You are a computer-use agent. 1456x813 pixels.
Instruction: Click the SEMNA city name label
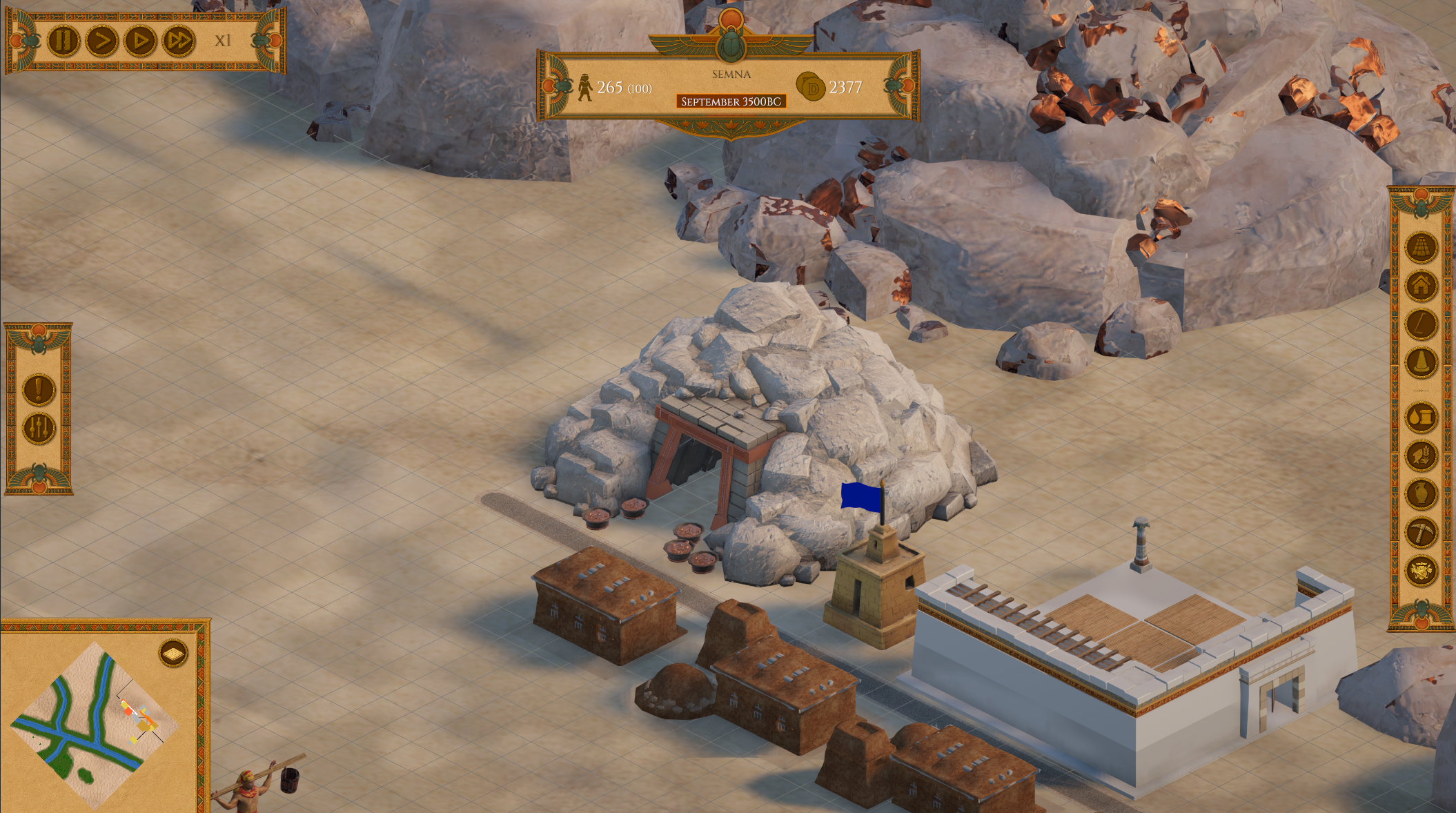point(731,74)
